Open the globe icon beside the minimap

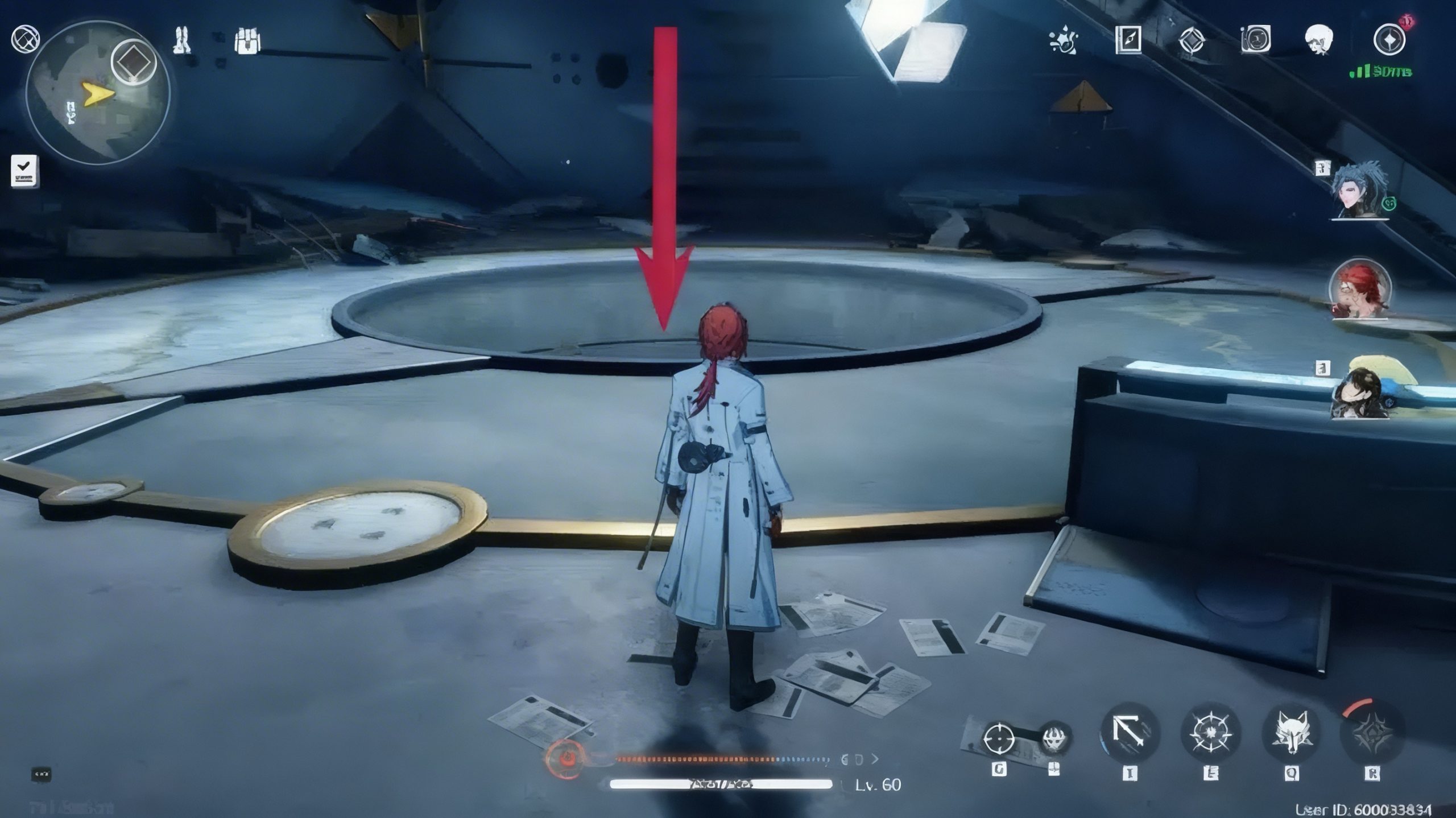click(25, 39)
